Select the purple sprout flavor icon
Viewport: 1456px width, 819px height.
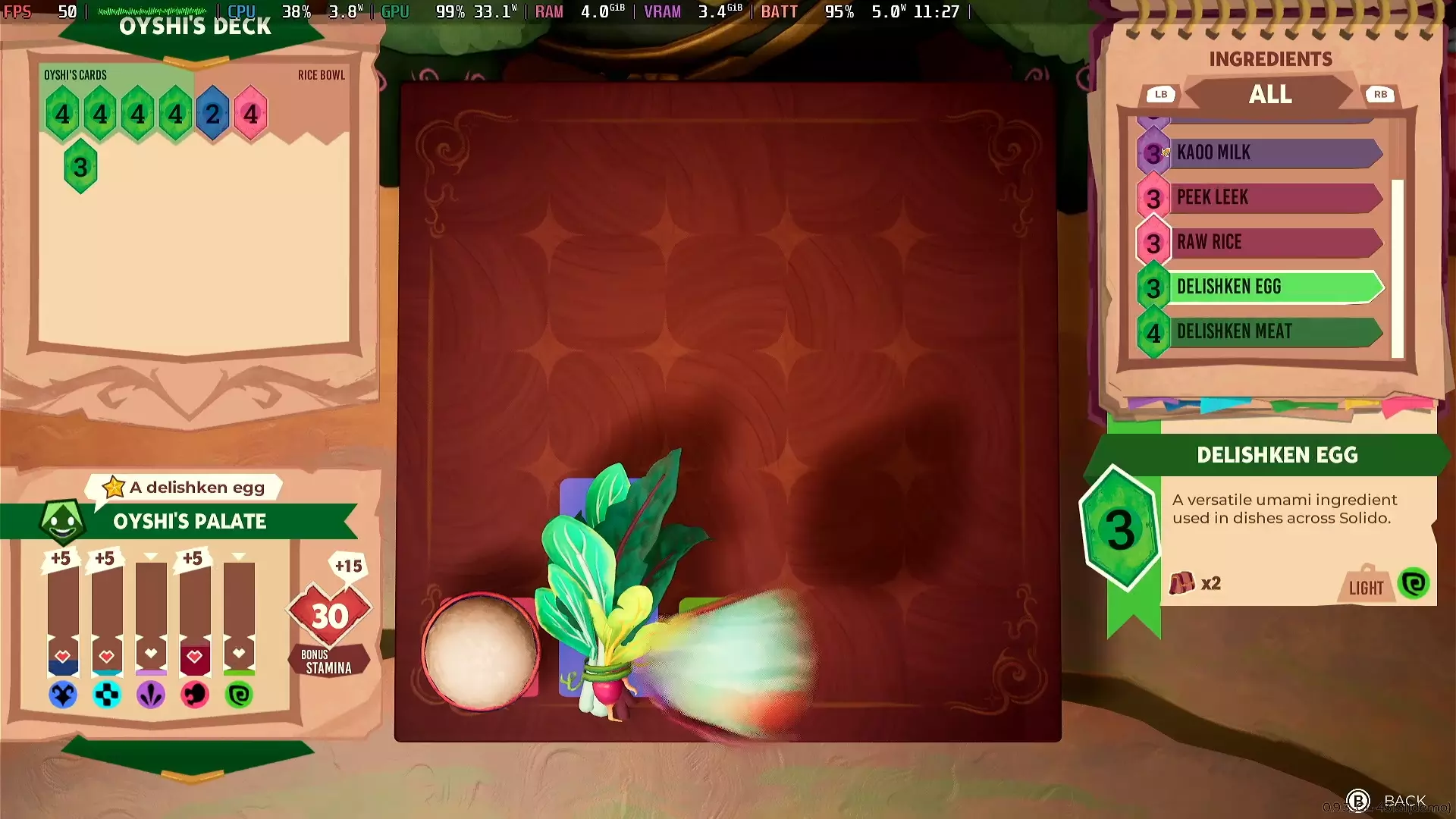point(151,695)
